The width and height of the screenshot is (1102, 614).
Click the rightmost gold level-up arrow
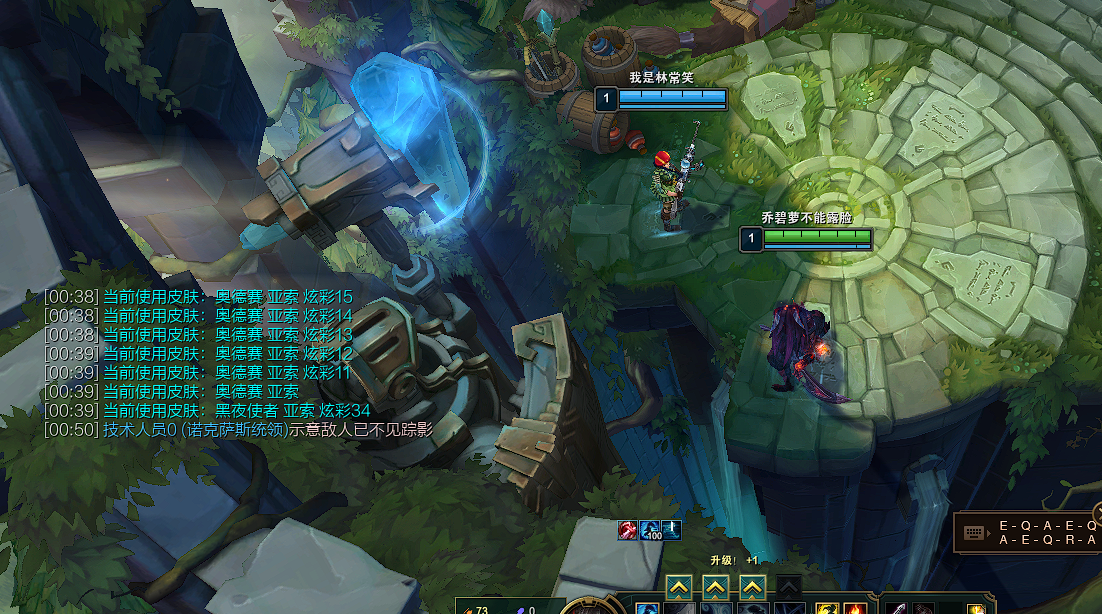pyautogui.click(x=752, y=587)
